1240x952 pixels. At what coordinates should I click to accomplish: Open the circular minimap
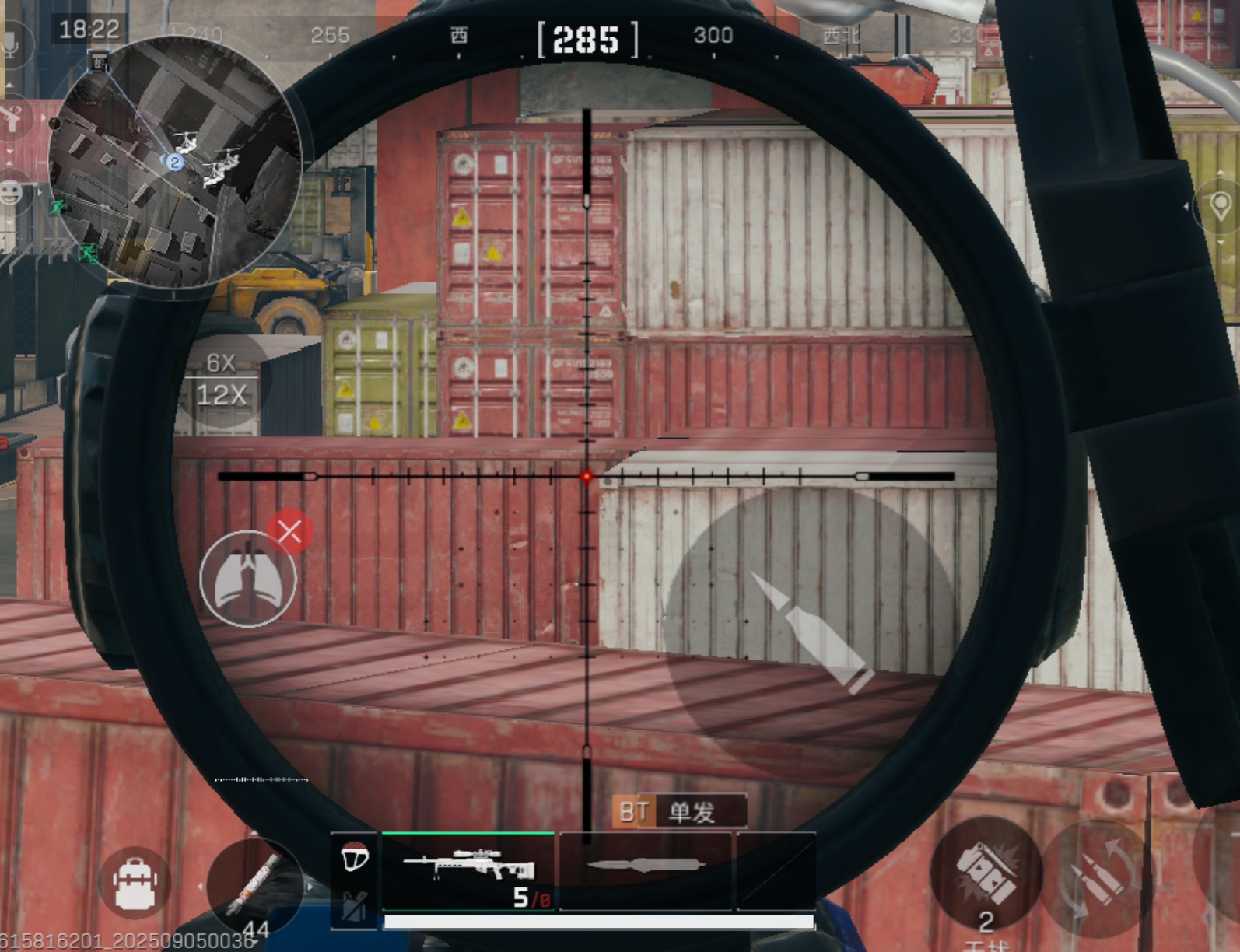(174, 163)
